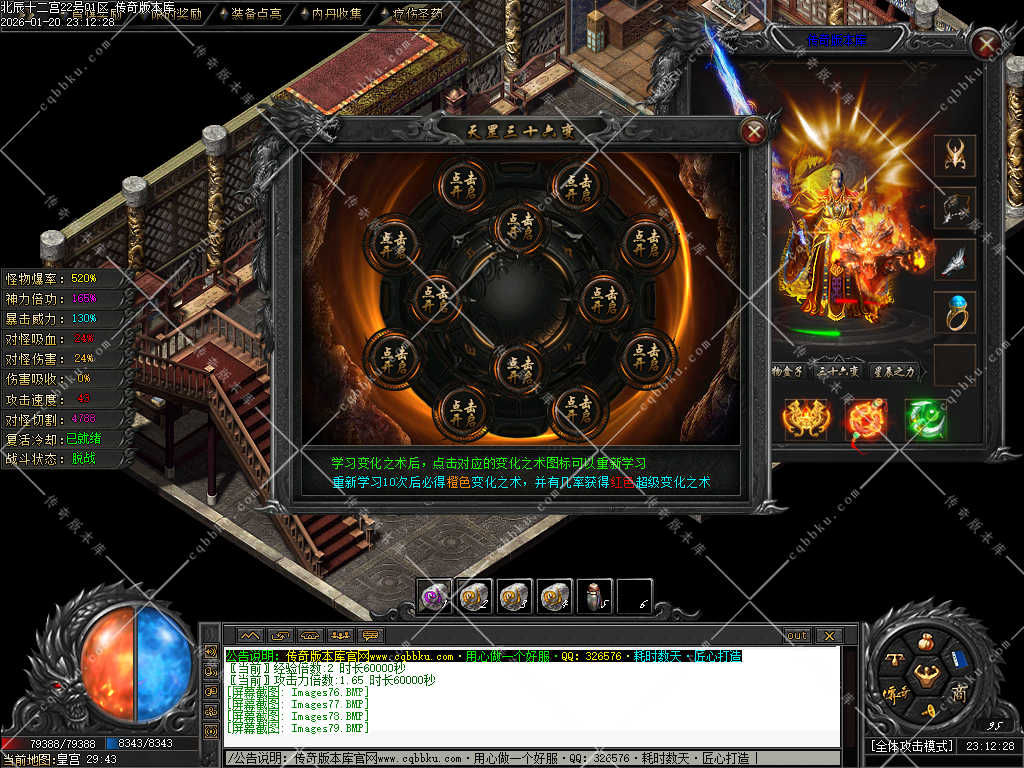Click the out button above chat

[x=797, y=635]
